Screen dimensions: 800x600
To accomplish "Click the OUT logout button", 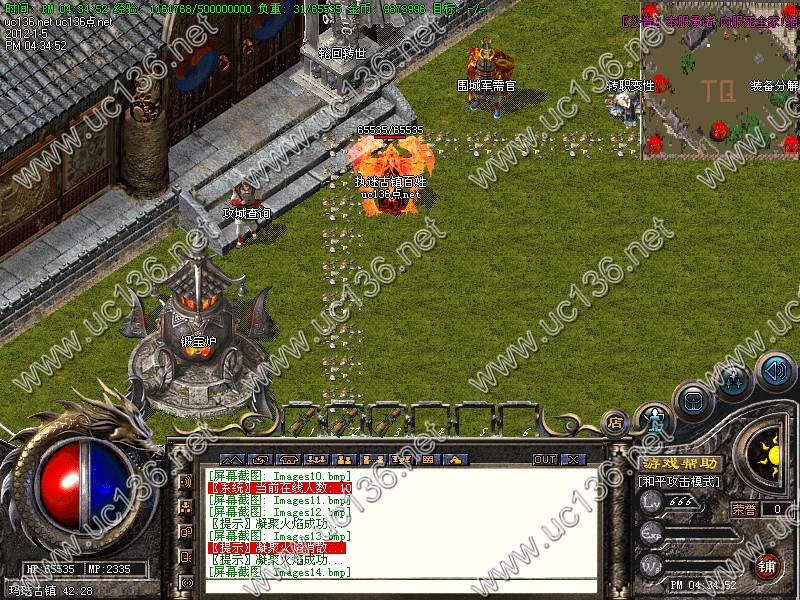I will click(544, 460).
